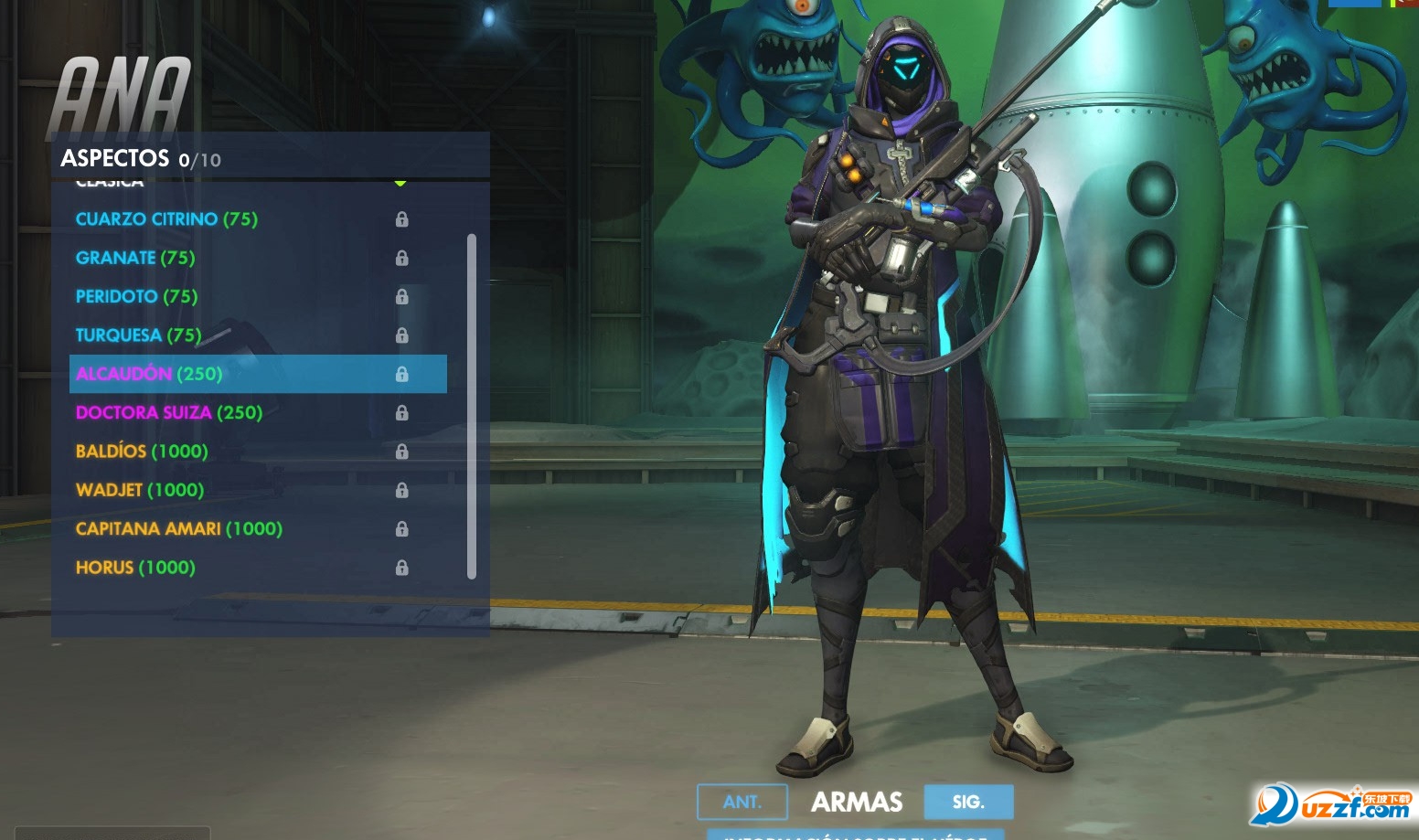This screenshot has width=1419, height=840.
Task: Select the Turquesa skin
Action: (x=138, y=335)
